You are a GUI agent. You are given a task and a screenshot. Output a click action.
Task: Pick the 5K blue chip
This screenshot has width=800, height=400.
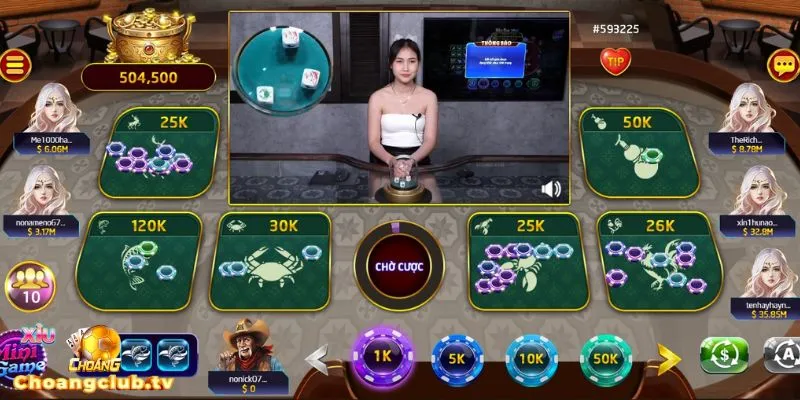tap(456, 359)
